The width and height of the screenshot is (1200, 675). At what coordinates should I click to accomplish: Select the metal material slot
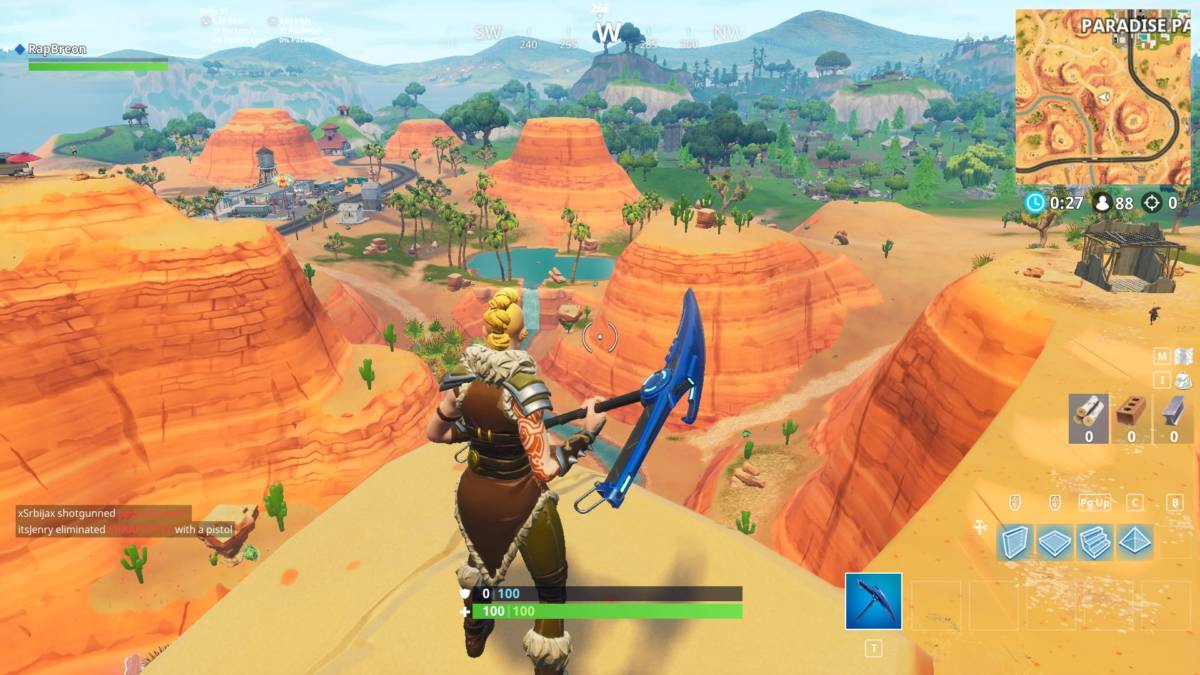click(x=1172, y=416)
